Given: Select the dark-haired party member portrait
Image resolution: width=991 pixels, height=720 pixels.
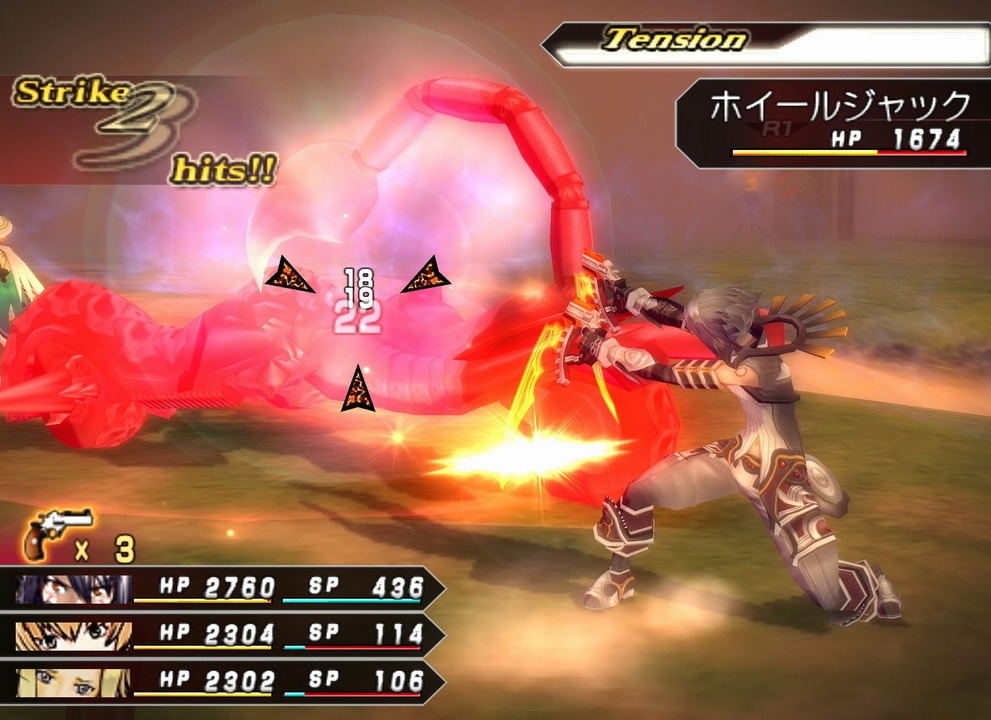Looking at the screenshot, I should pyautogui.click(x=72, y=589).
